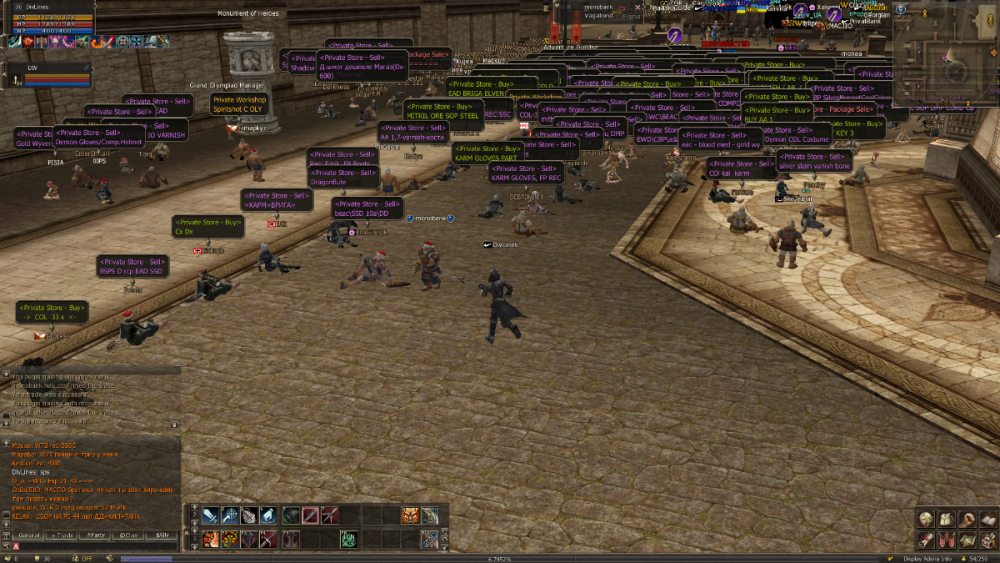Image resolution: width=1000 pixels, height=563 pixels.
Task: Click the chat message input field
Action: [100, 546]
